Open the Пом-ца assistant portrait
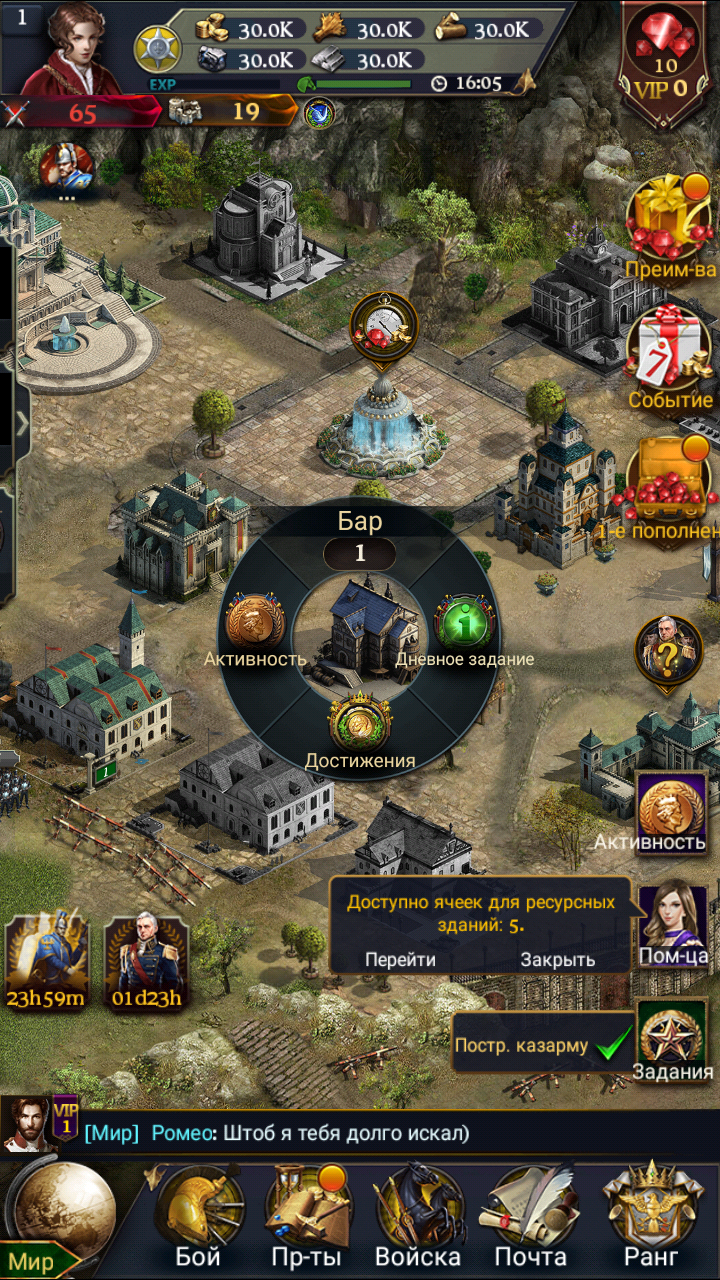720x1280 pixels. tap(673, 922)
